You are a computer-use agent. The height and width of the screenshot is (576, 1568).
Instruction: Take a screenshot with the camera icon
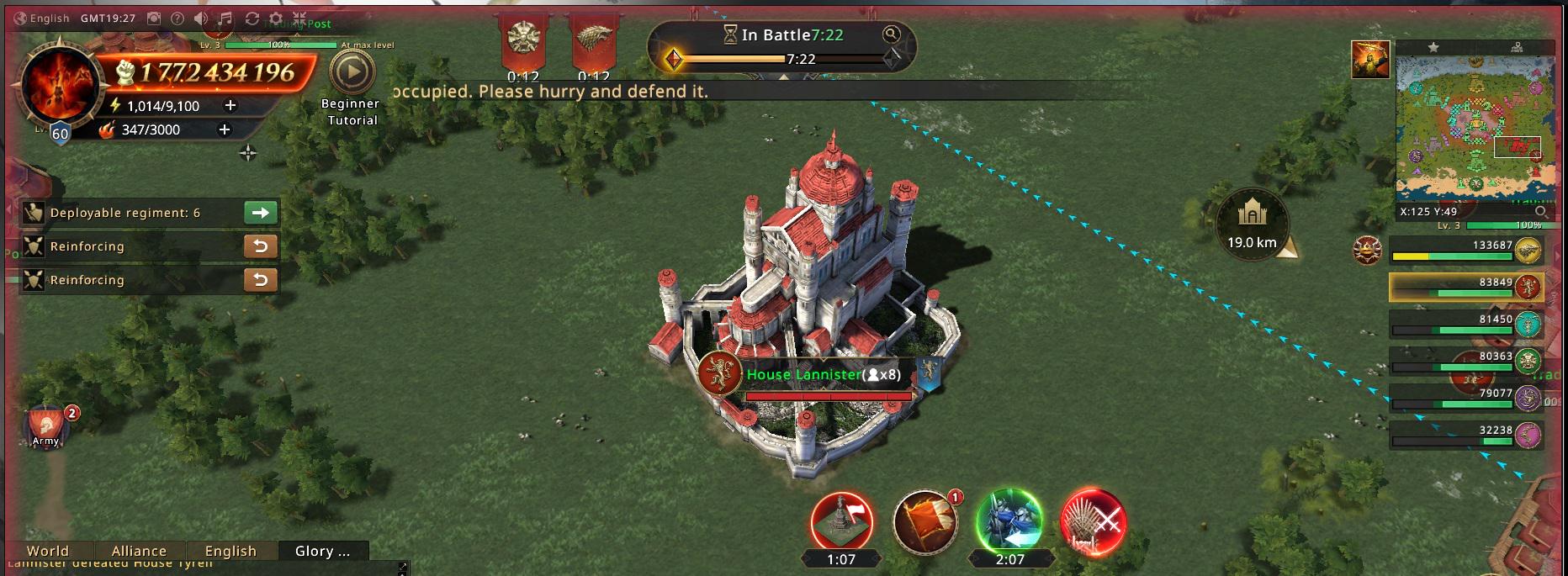[154, 18]
